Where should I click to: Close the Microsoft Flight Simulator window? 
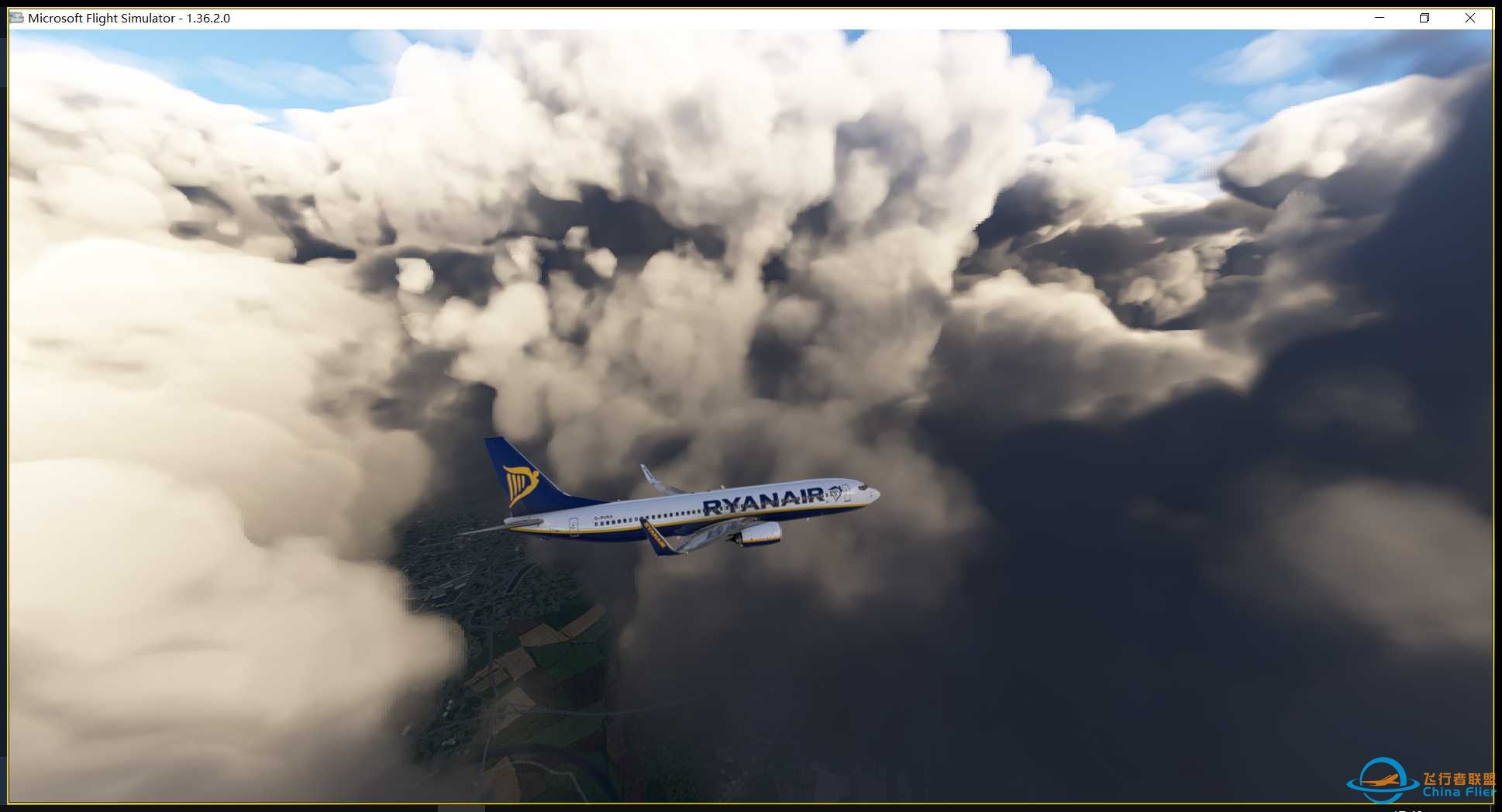1472,17
